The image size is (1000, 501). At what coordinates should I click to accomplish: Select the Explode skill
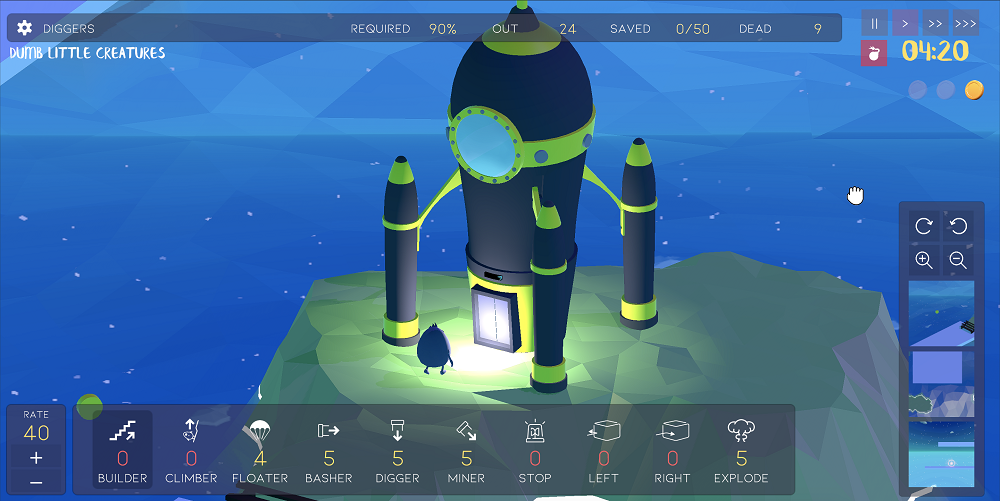pyautogui.click(x=741, y=449)
